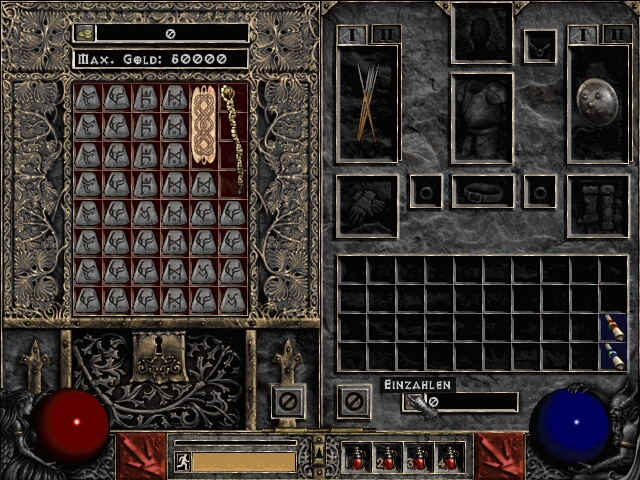Click the Einzahlen gold deposit button

412,402
